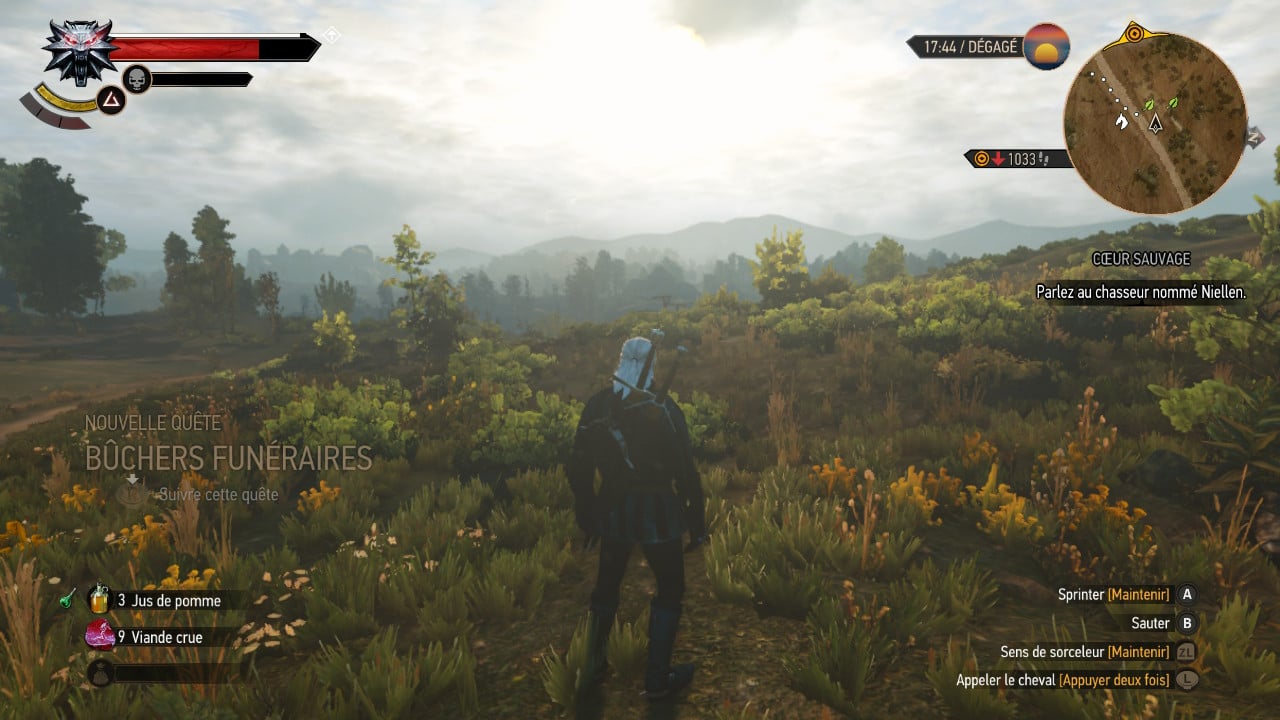Click the skull toxicity icon
This screenshot has height=720, width=1280.
pos(136,79)
